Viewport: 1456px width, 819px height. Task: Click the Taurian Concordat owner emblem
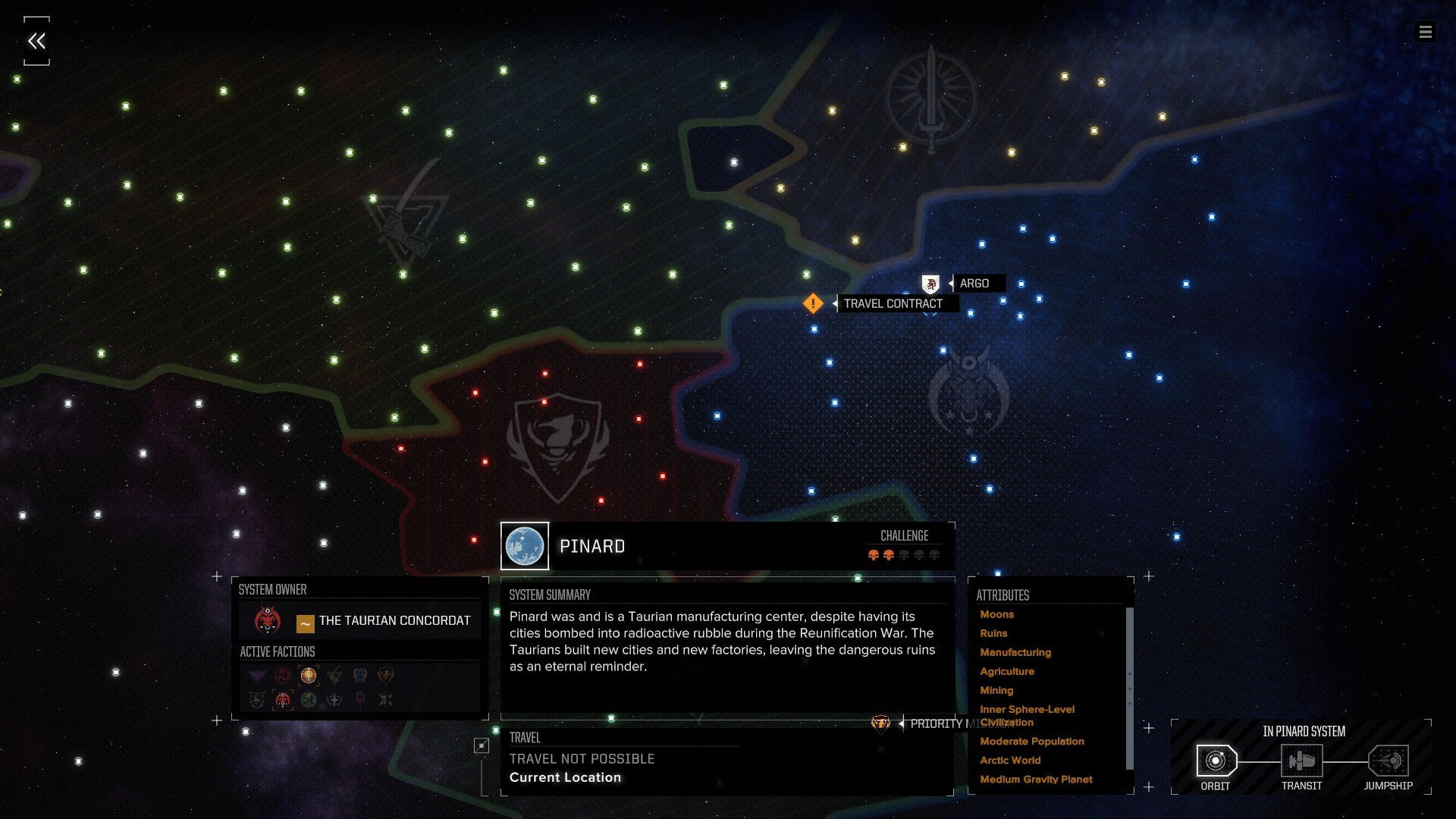(x=268, y=621)
